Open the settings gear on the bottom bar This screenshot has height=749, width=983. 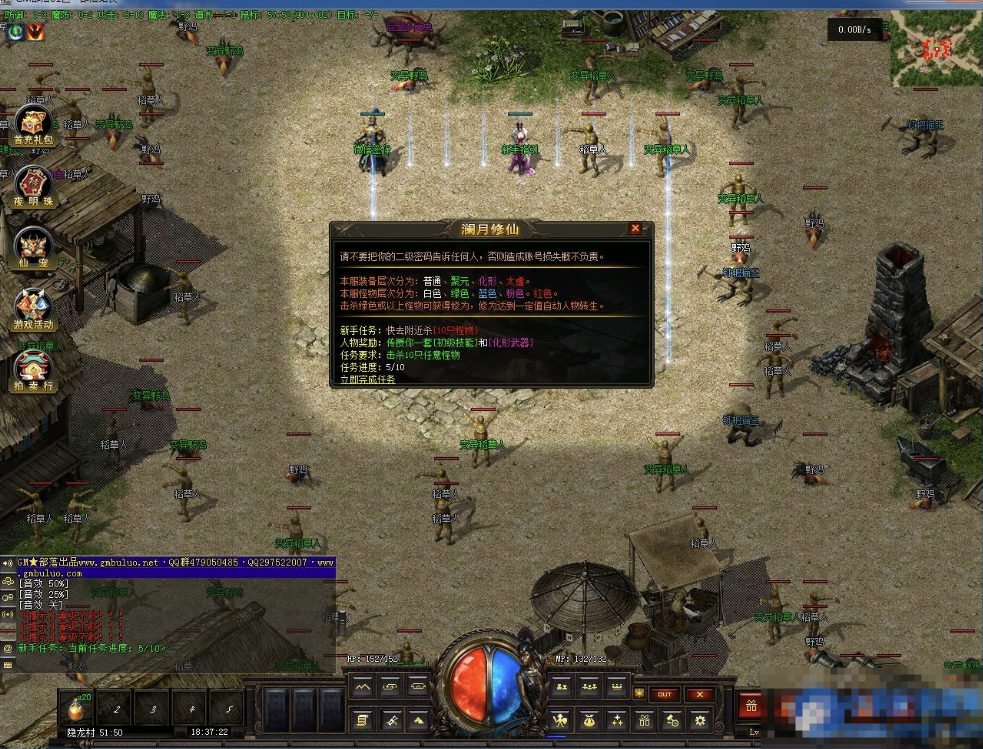click(x=700, y=720)
